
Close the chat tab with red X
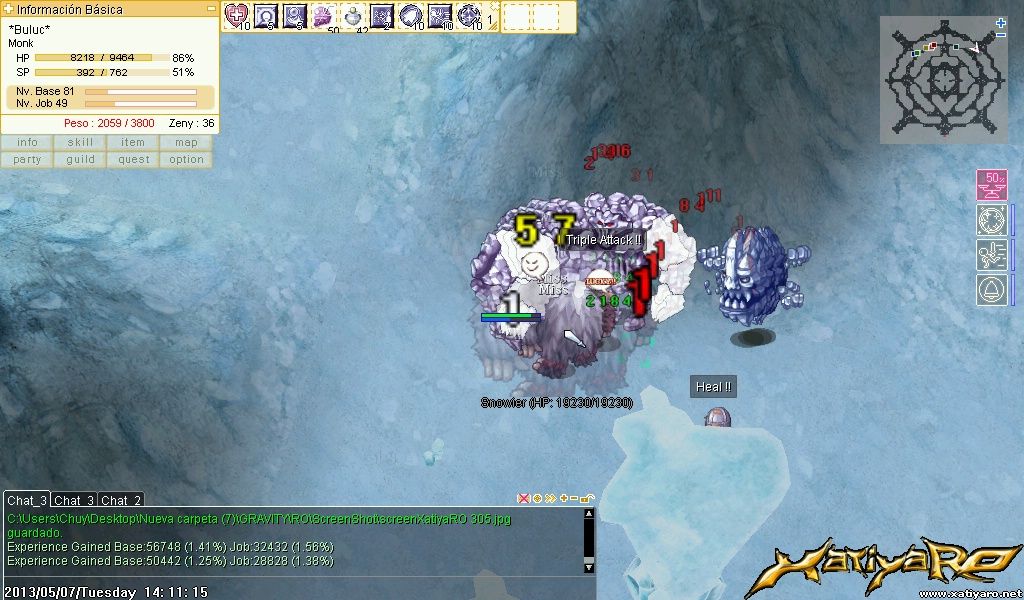tap(522, 498)
